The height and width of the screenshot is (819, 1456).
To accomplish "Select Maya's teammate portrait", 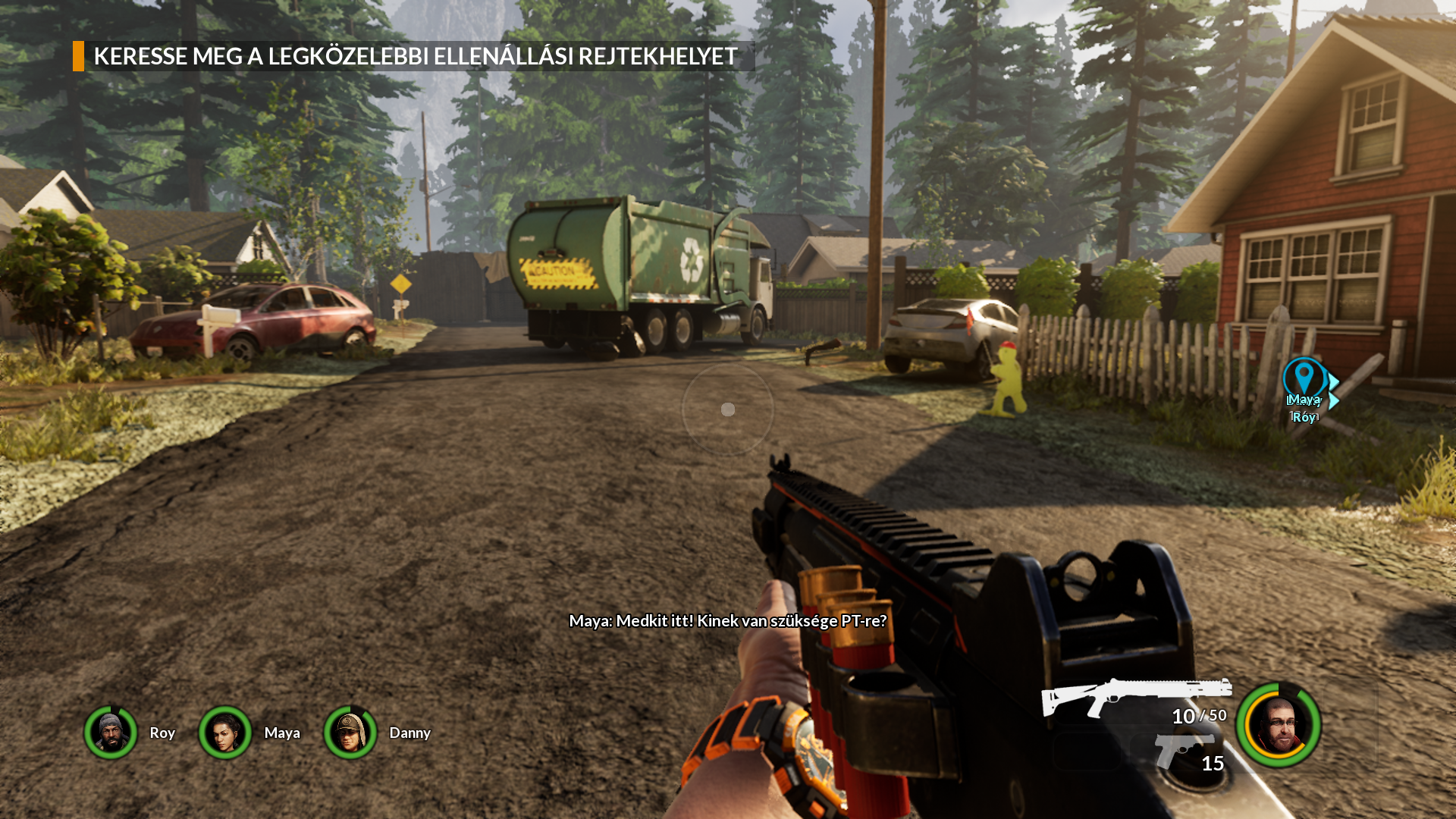I will pos(225,733).
